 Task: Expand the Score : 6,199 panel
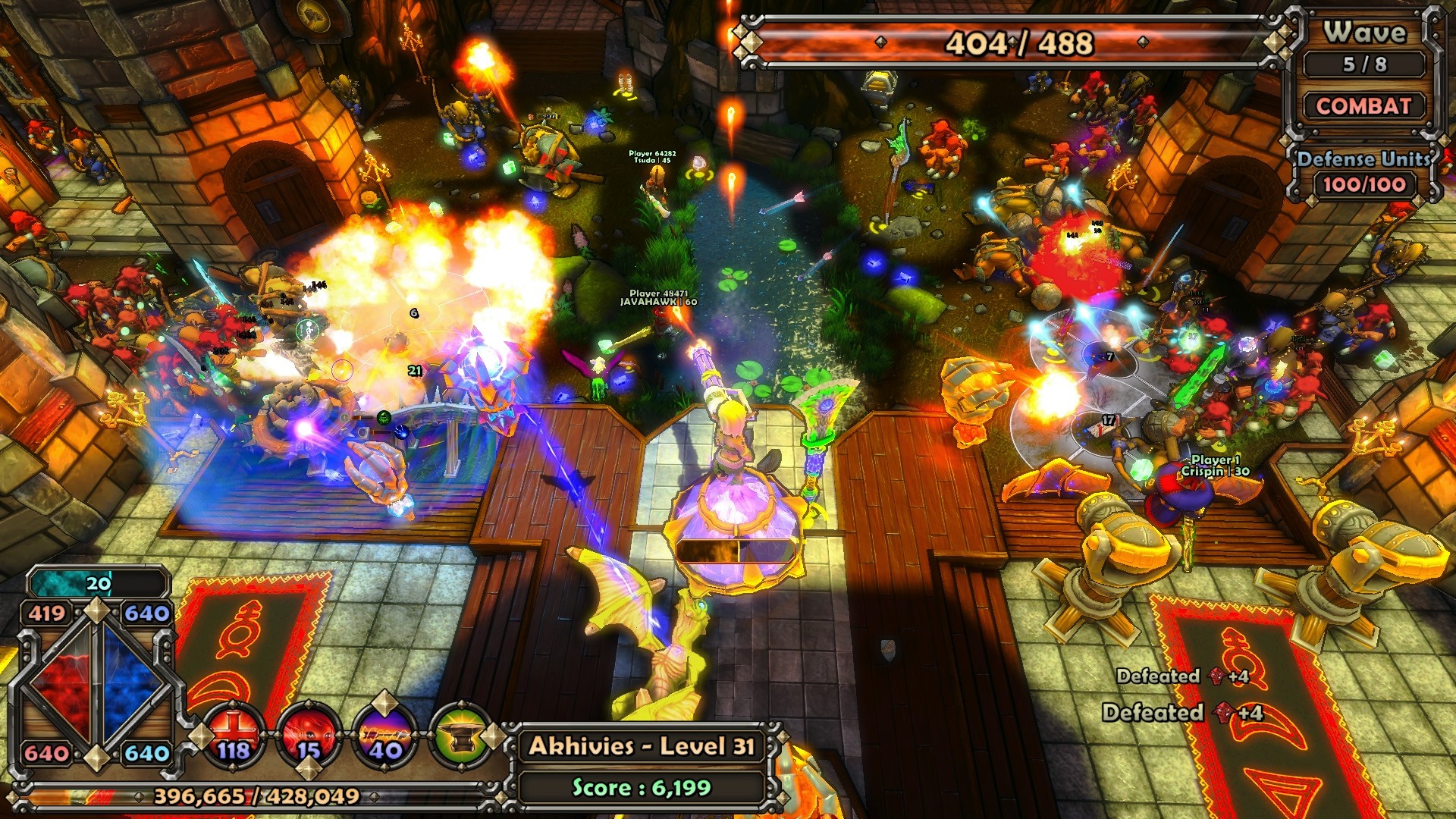[643, 786]
